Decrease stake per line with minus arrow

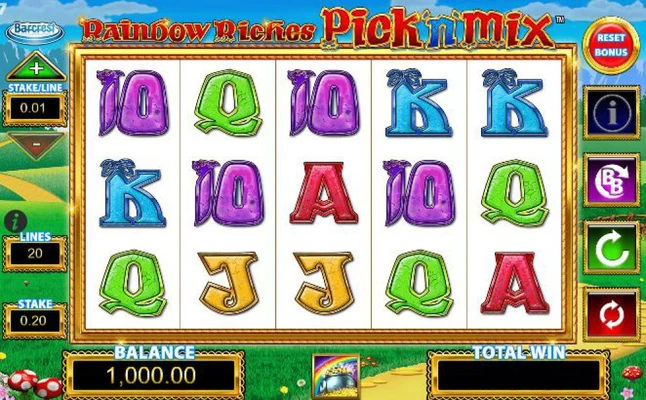[34, 145]
